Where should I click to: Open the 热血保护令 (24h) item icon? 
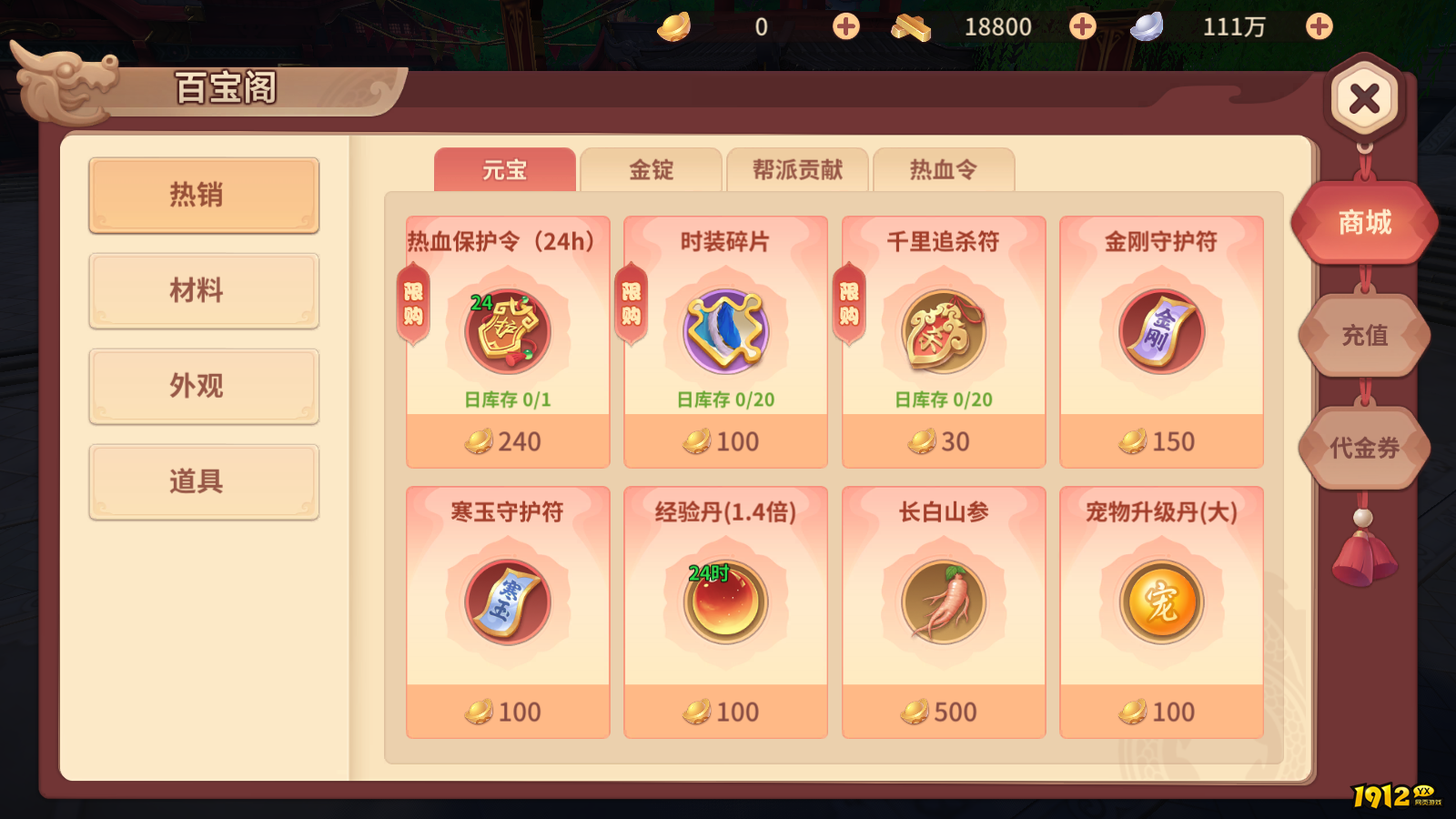point(507,329)
